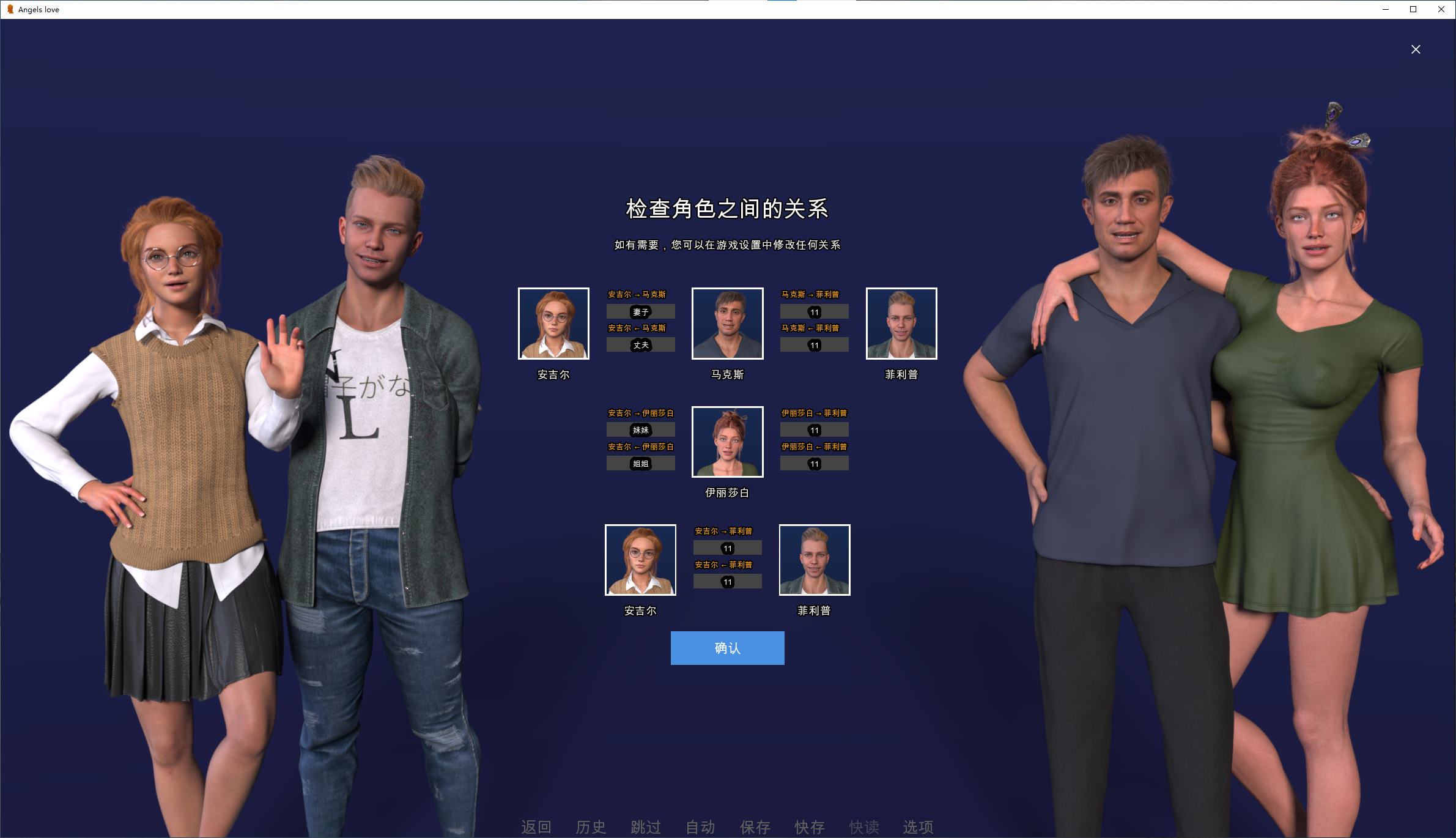Click 安吉尔's portrait in the bottom row

[640, 560]
